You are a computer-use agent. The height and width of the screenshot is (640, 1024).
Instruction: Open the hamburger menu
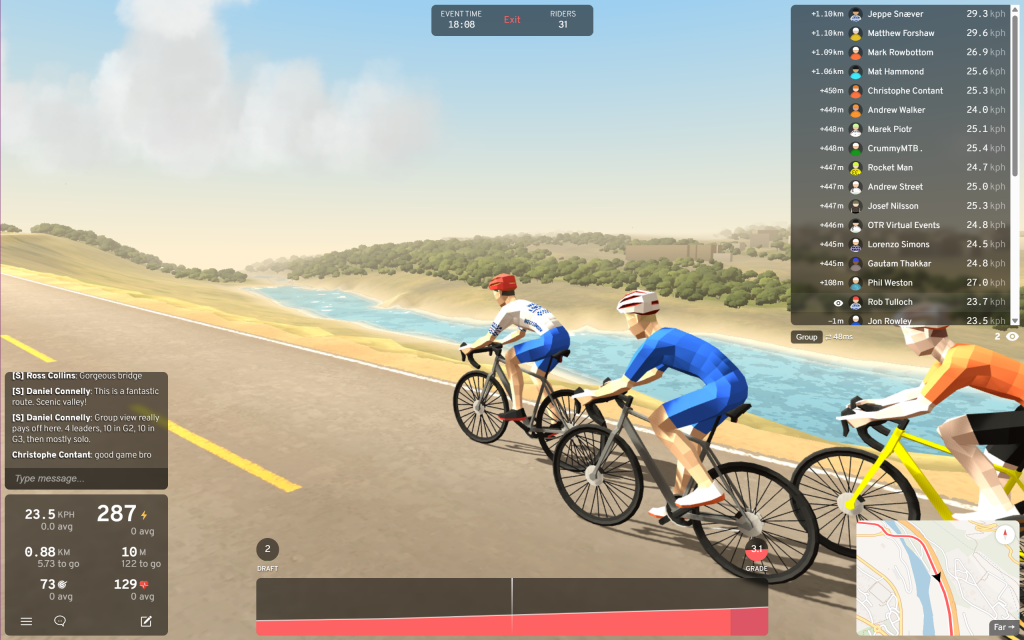[26, 621]
